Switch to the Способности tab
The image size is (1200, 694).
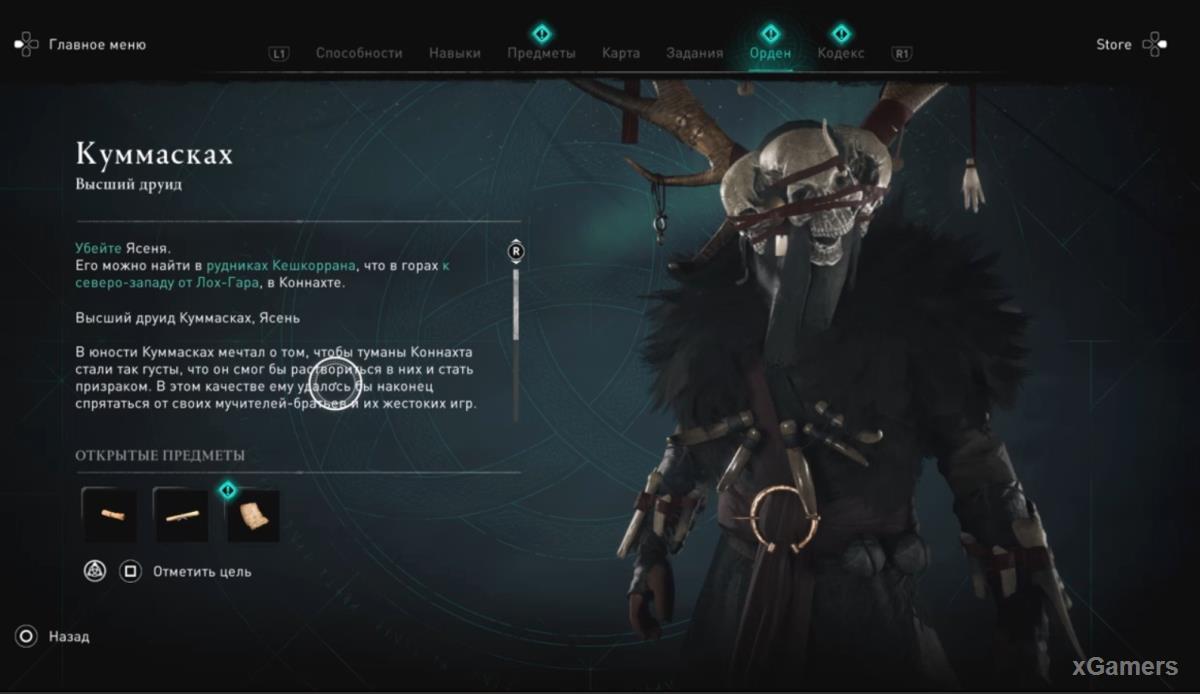point(358,53)
